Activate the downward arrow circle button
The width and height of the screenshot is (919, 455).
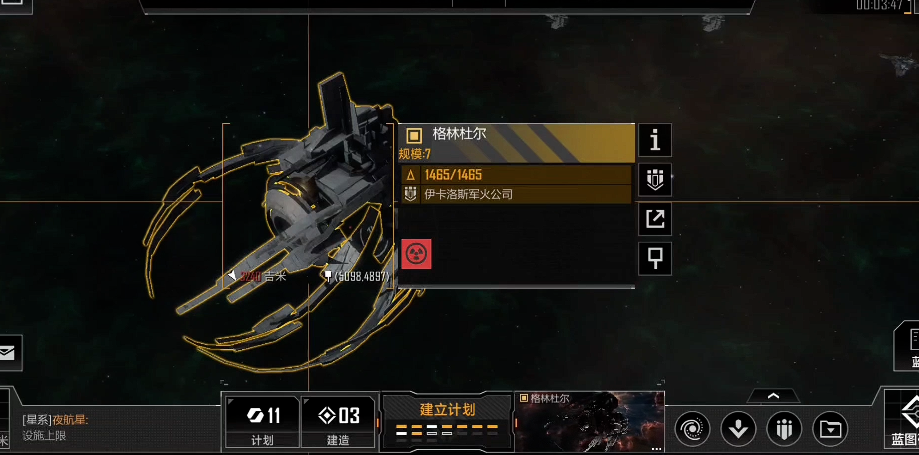[738, 429]
